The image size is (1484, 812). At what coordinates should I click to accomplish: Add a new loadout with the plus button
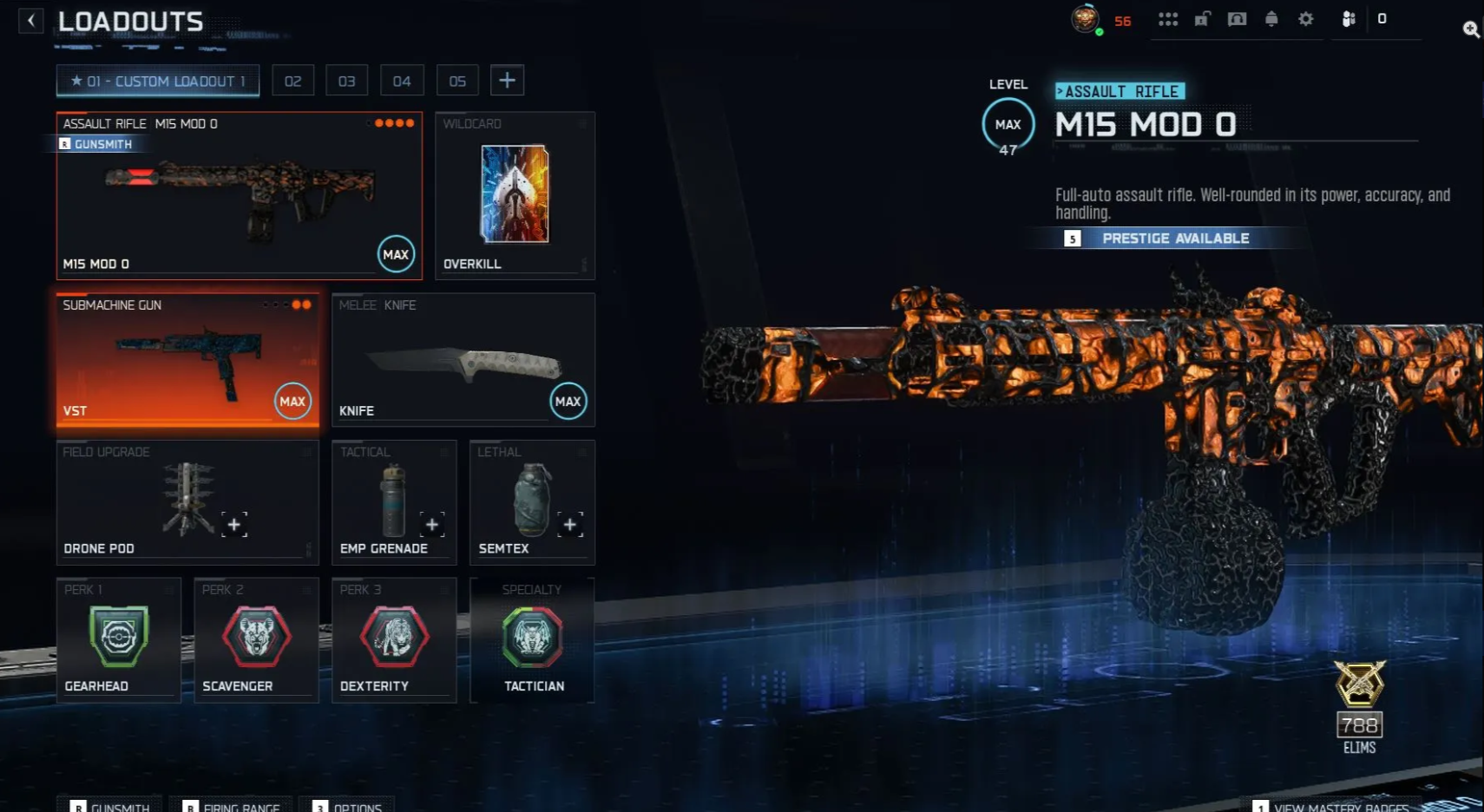[x=508, y=79]
